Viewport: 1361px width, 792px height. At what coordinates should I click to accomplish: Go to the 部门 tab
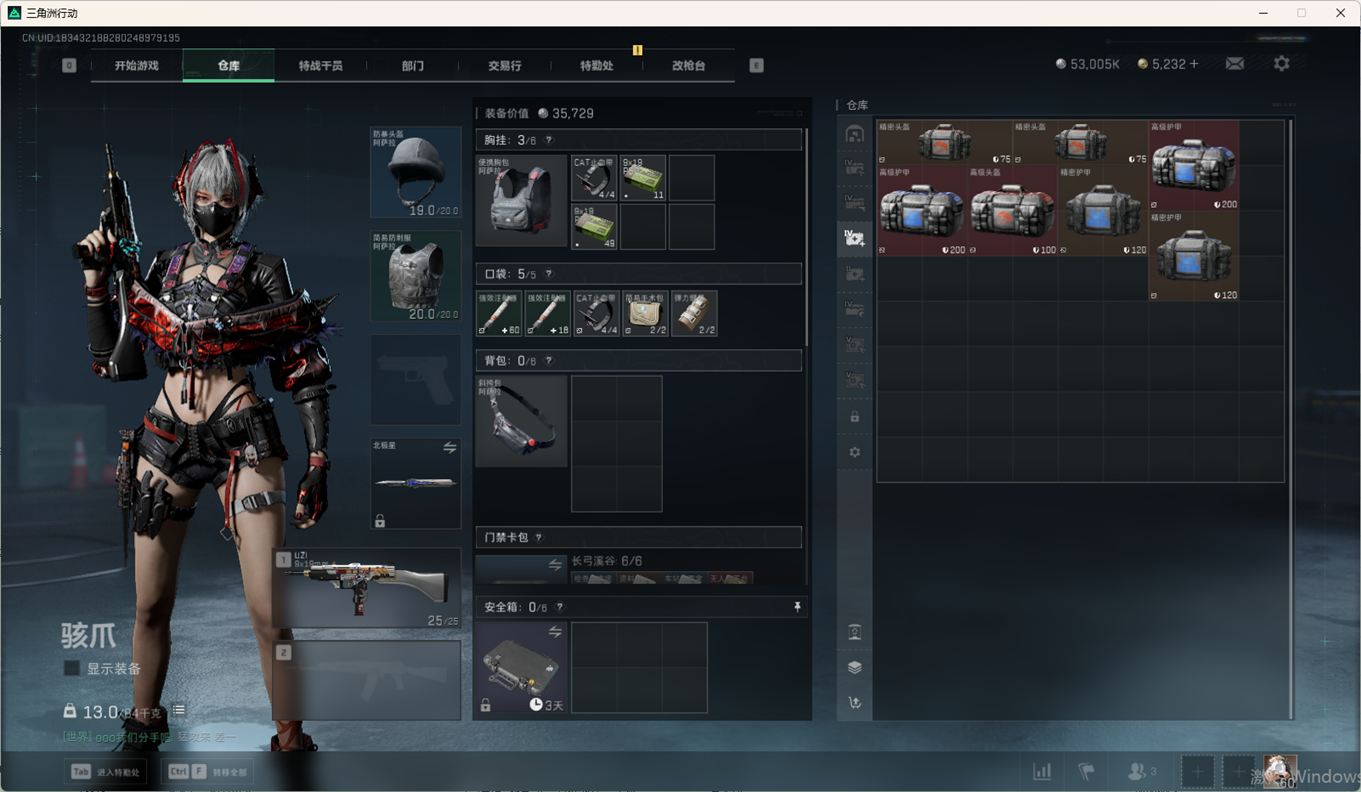click(x=412, y=66)
